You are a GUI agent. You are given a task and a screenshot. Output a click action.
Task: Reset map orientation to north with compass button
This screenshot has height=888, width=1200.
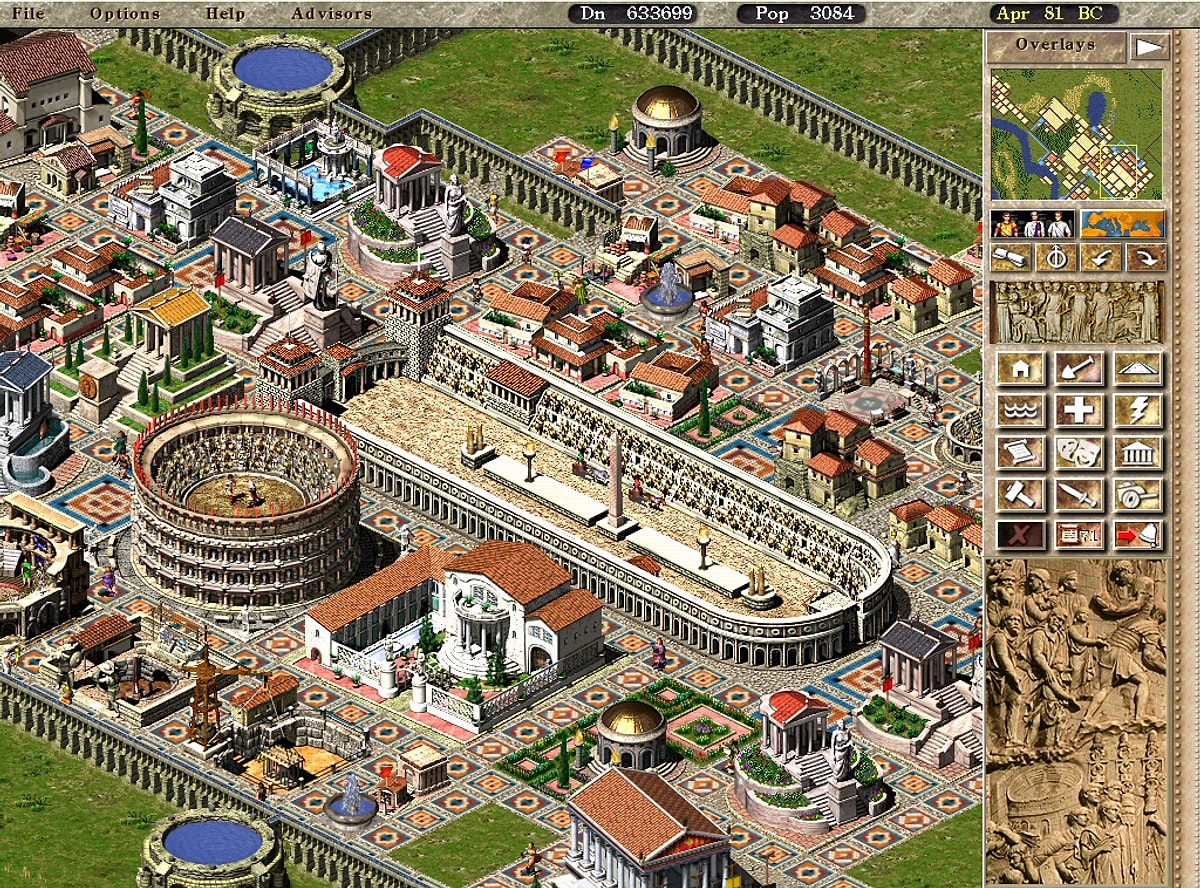coord(1055,258)
